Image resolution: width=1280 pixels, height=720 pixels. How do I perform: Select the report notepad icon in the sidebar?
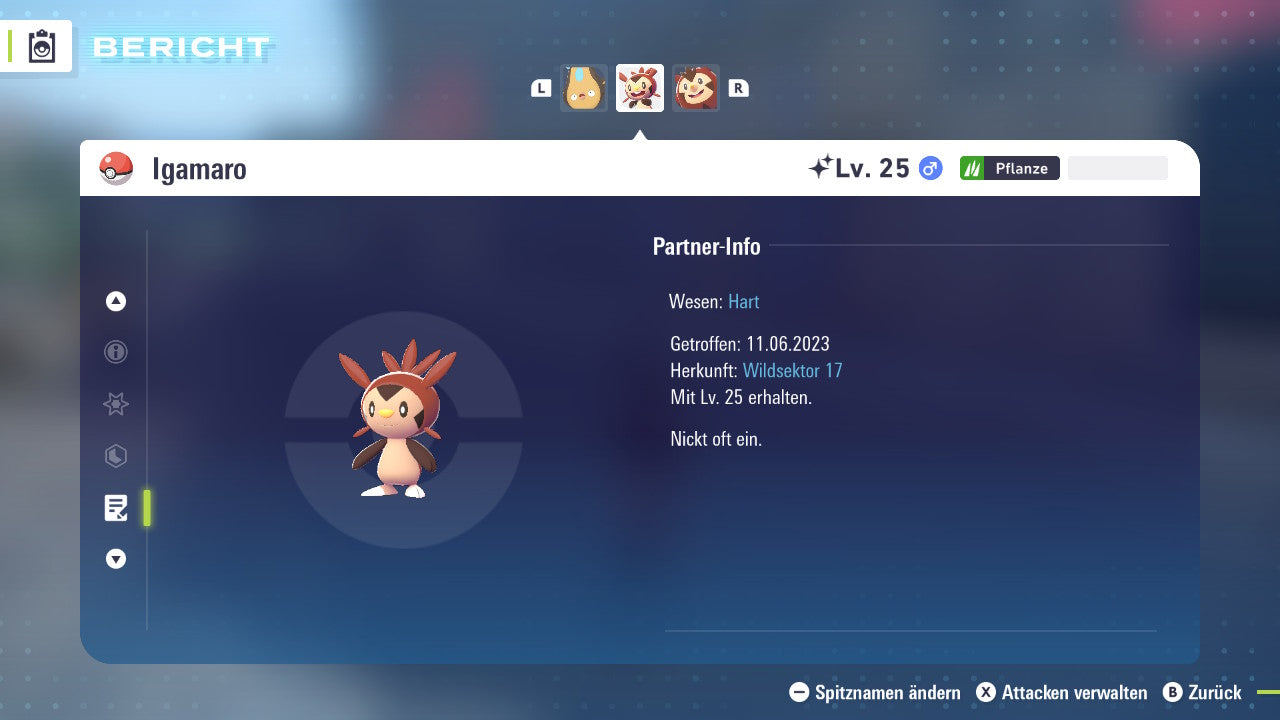coord(115,508)
